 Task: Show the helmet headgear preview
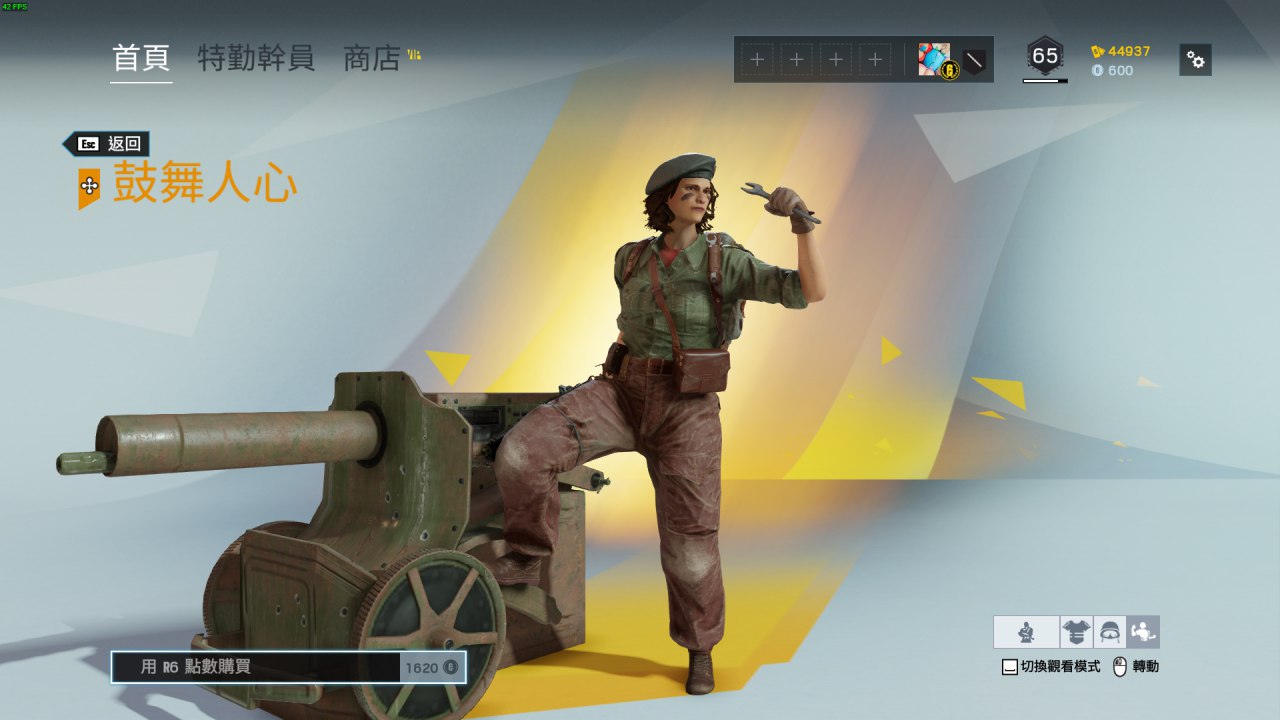point(1110,632)
